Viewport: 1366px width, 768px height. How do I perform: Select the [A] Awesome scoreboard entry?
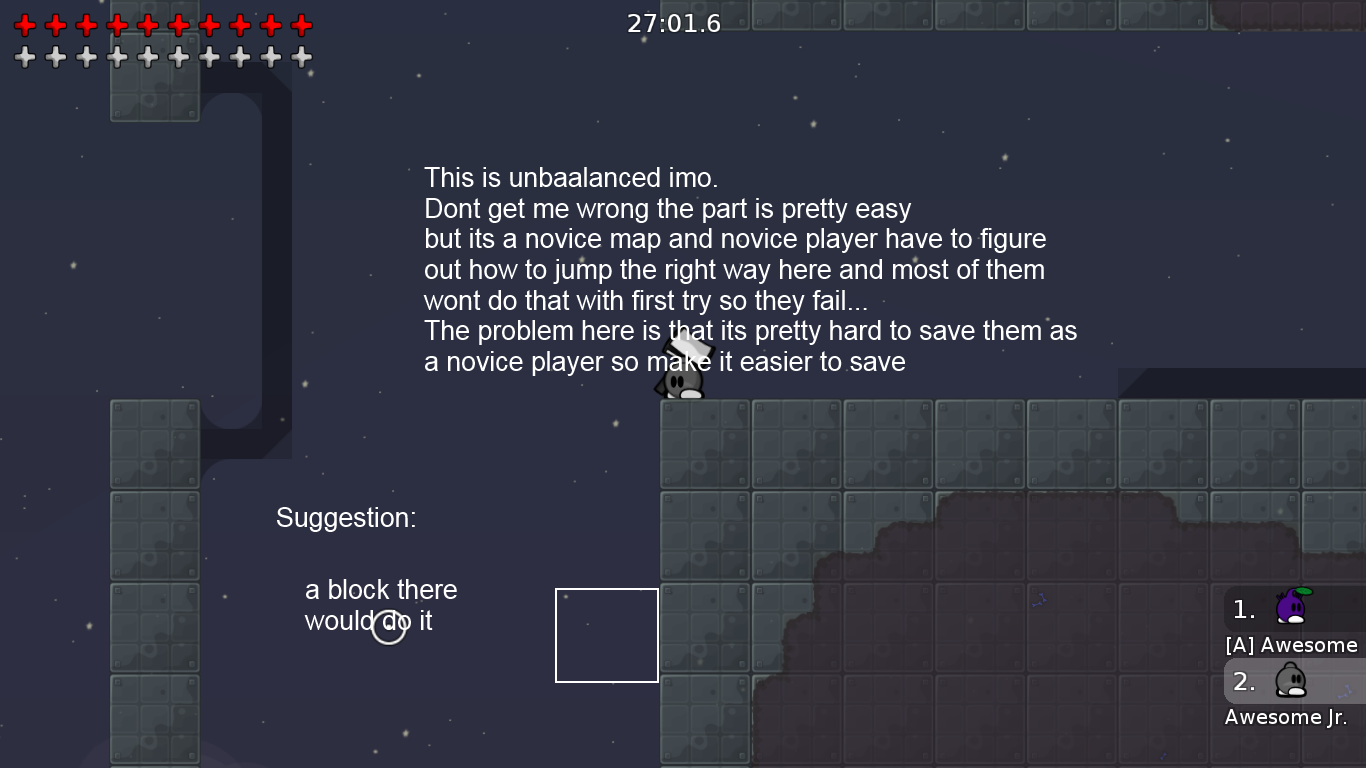1291,645
